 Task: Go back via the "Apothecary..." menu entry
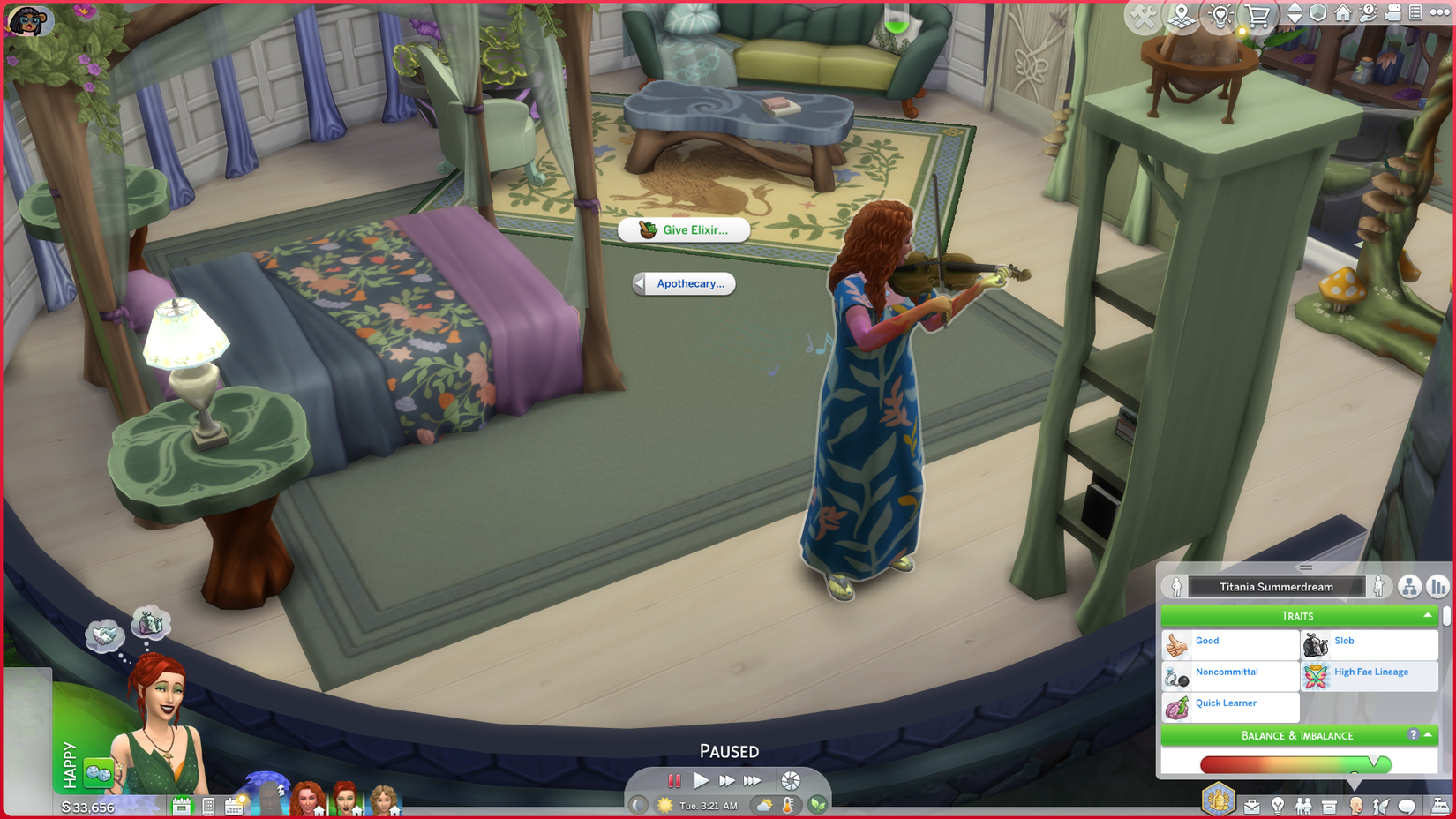[684, 283]
